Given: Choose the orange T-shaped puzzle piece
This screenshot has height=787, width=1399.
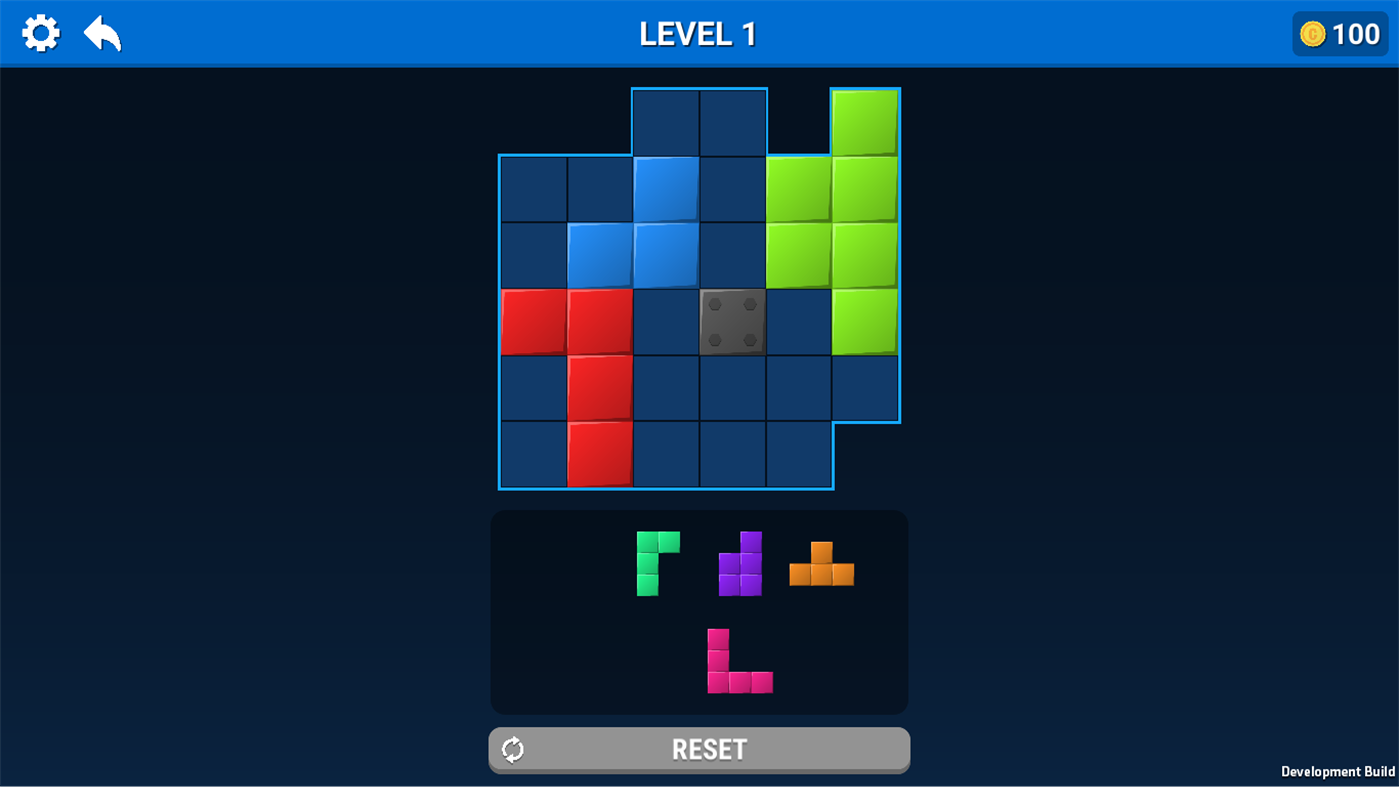Looking at the screenshot, I should (820, 565).
